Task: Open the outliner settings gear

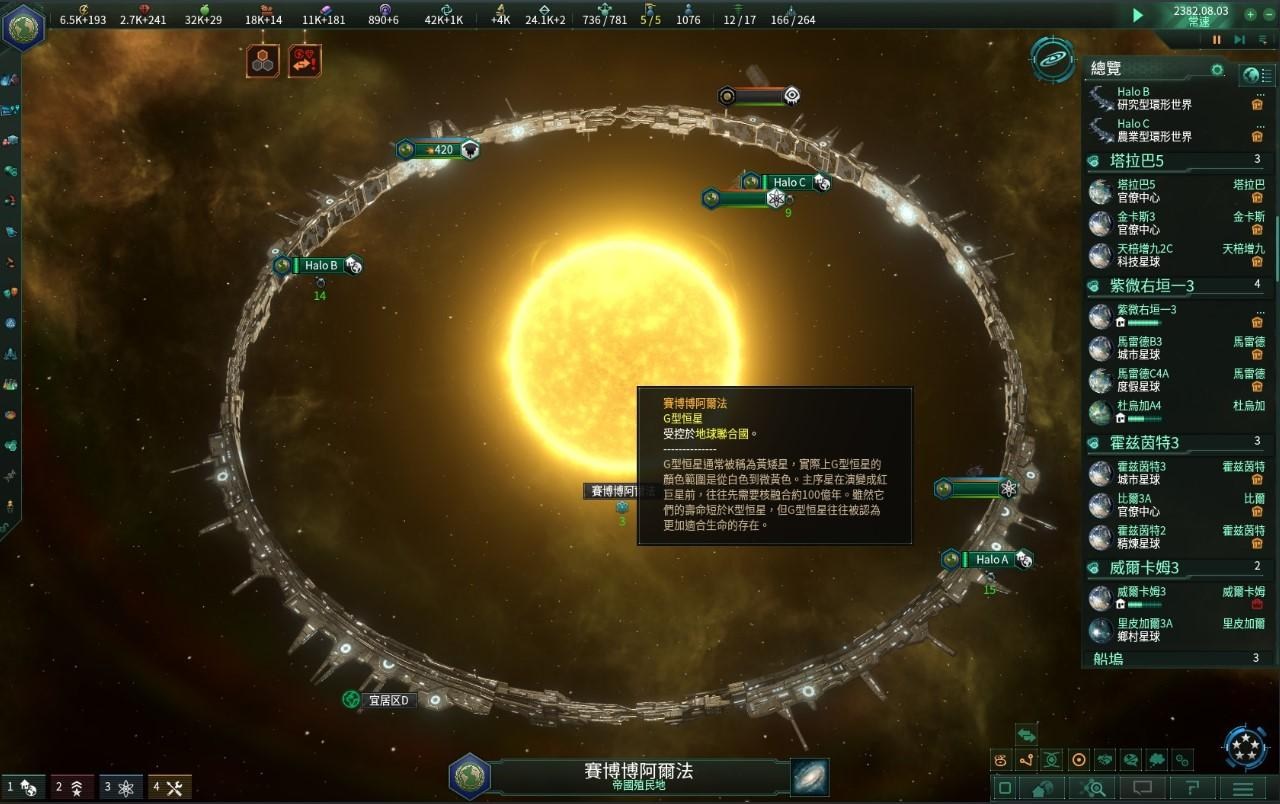Action: 1217,70
